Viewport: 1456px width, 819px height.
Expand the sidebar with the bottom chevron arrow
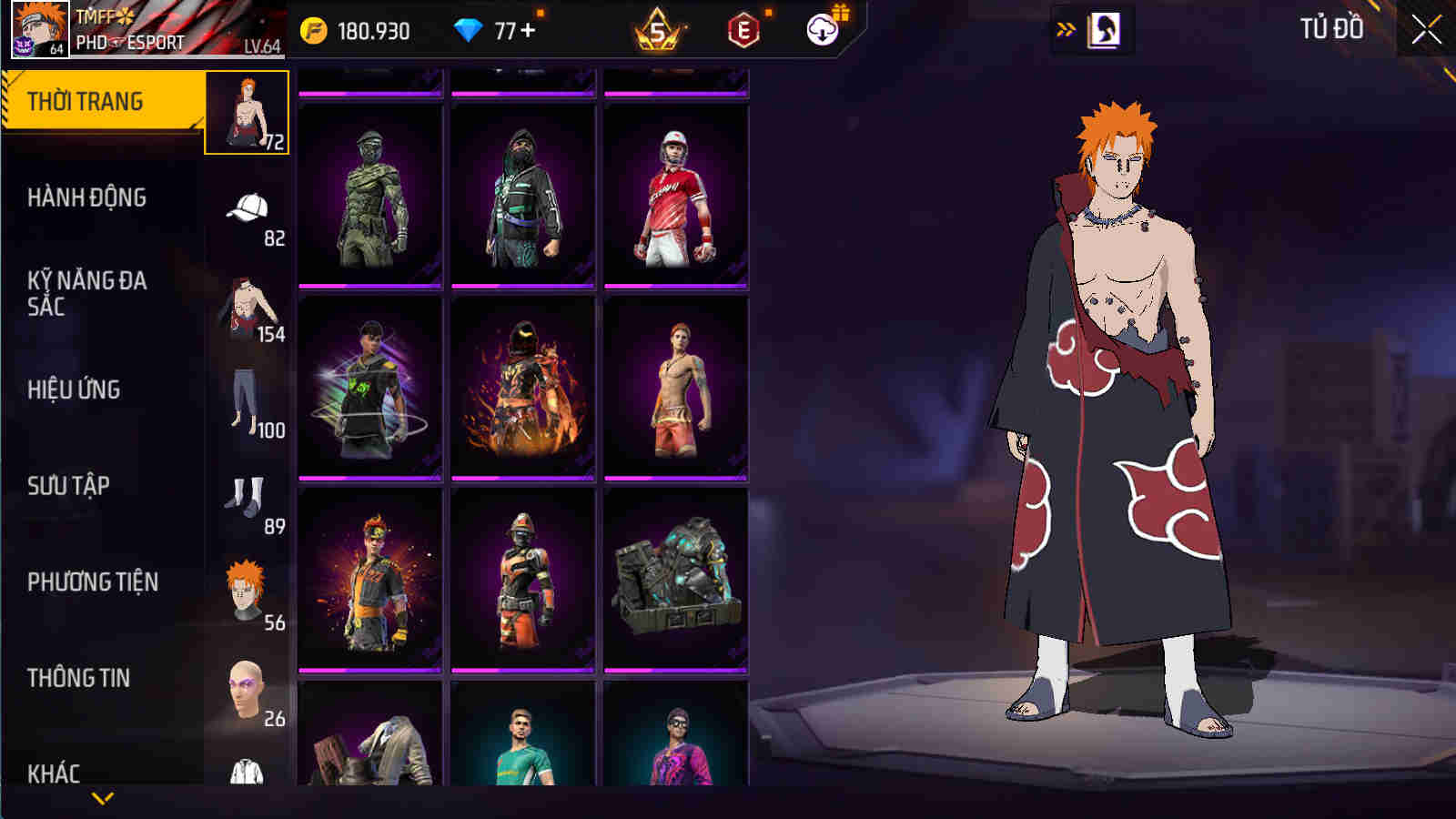click(100, 799)
